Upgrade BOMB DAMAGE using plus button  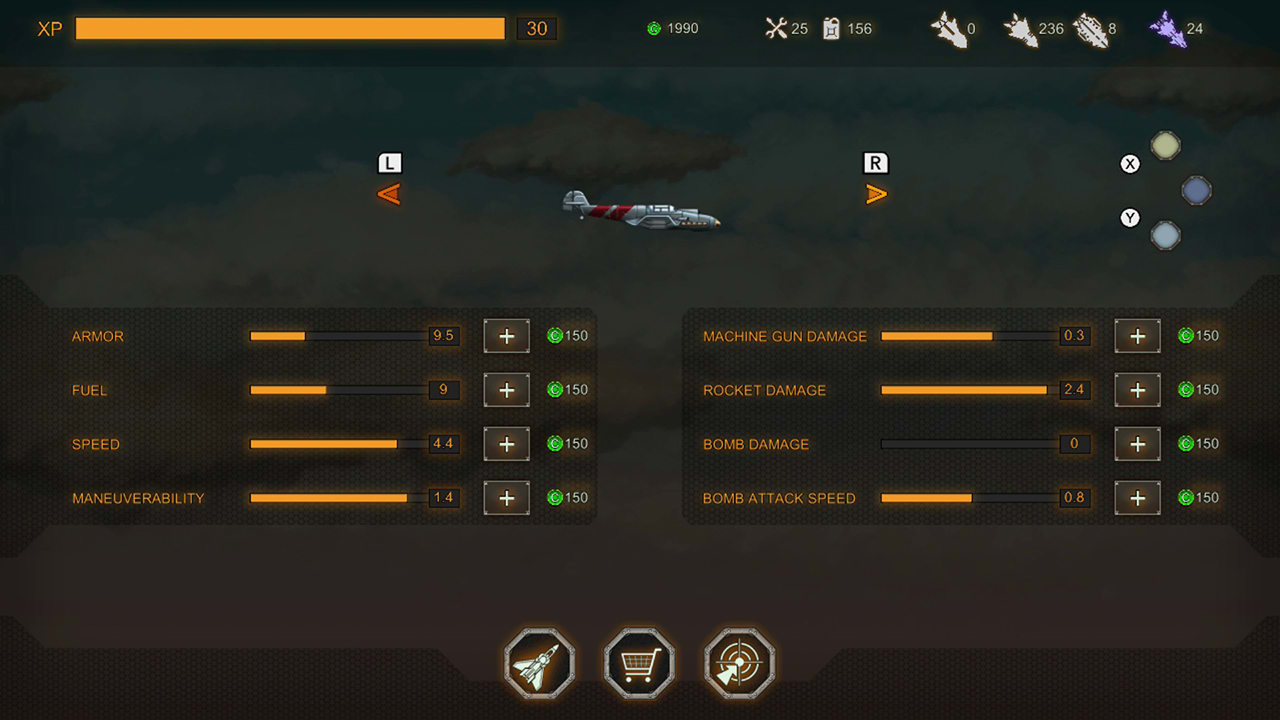(1137, 444)
